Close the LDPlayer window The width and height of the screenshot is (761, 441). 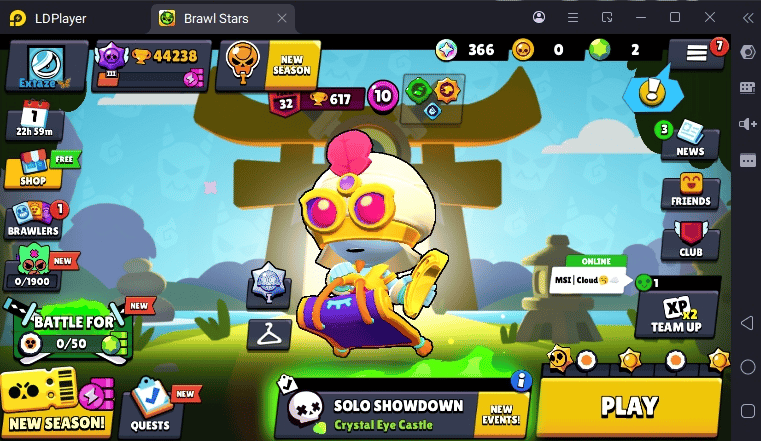coord(710,17)
